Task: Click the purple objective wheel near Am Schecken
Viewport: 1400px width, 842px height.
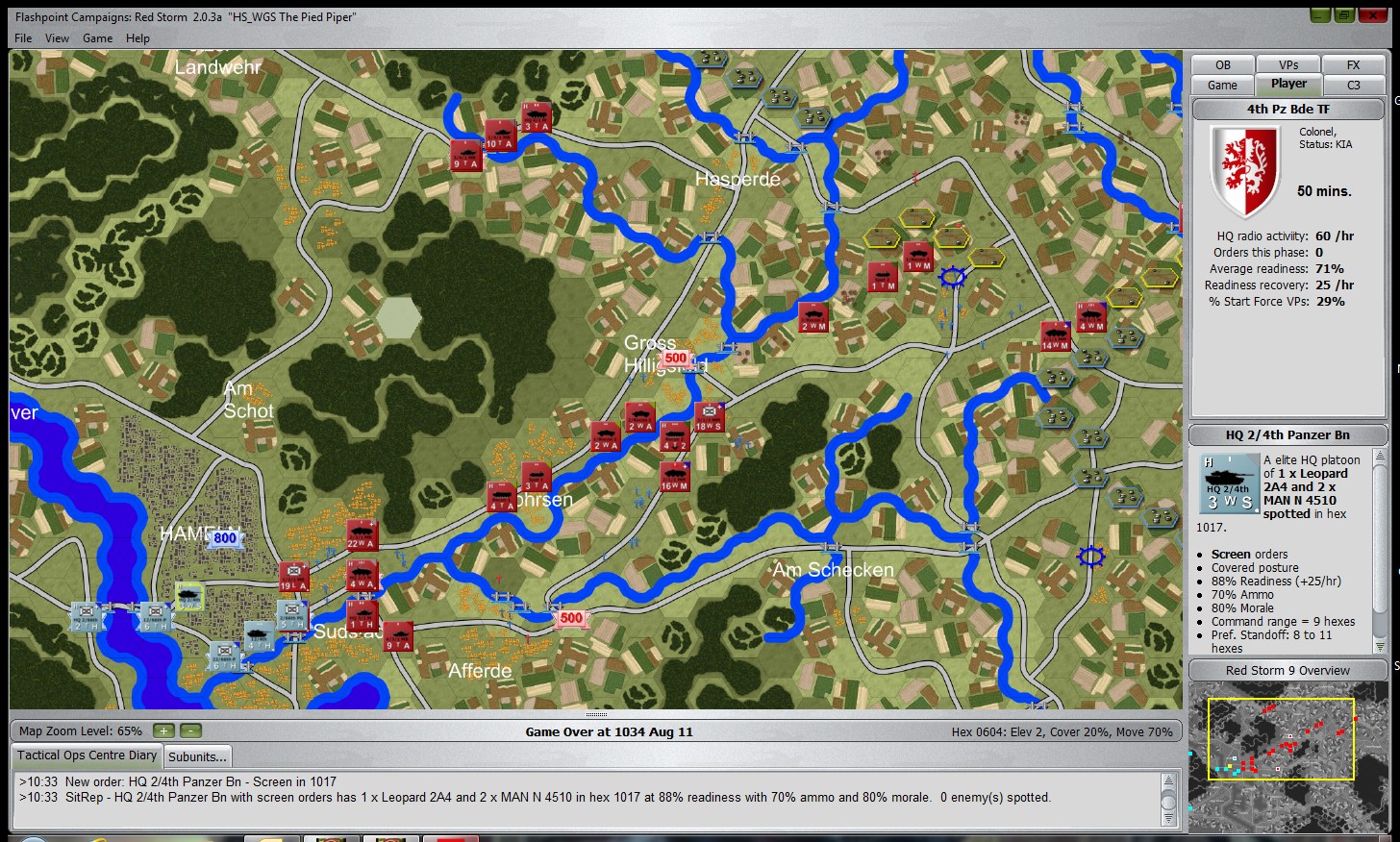Action: pos(1091,557)
